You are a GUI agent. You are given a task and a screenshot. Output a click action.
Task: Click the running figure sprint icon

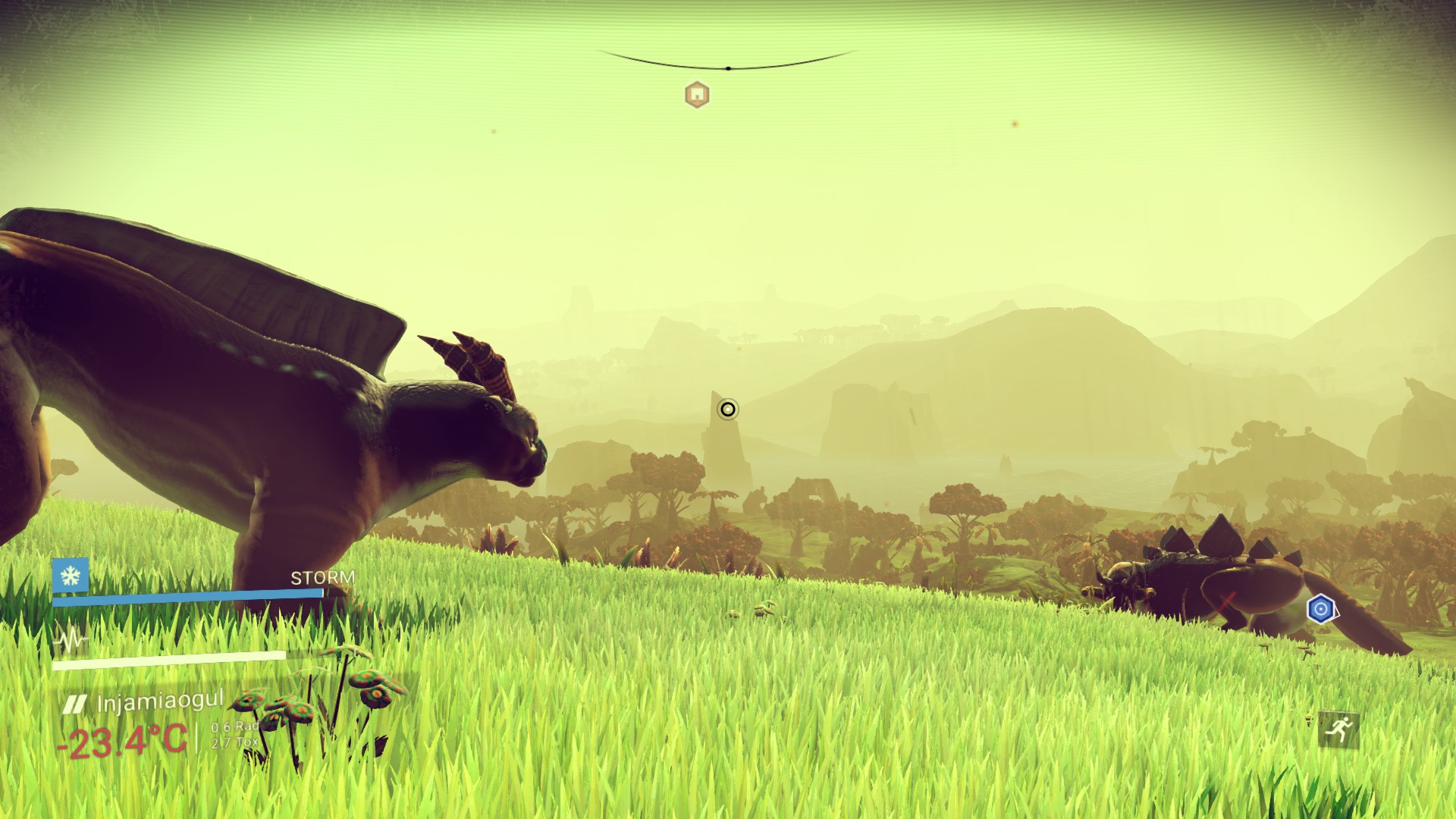point(1338,730)
